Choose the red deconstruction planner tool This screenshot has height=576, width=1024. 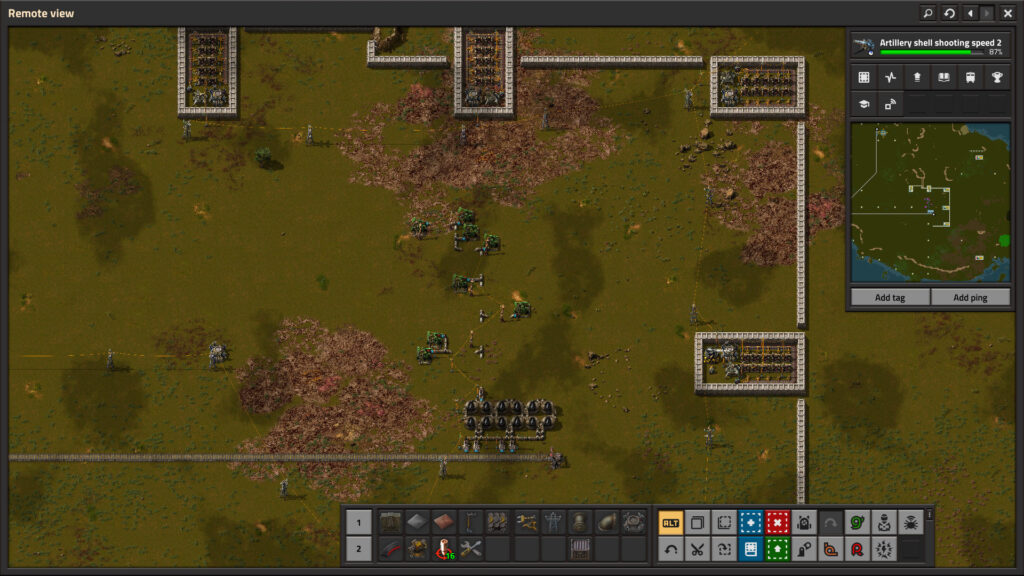pyautogui.click(x=777, y=522)
